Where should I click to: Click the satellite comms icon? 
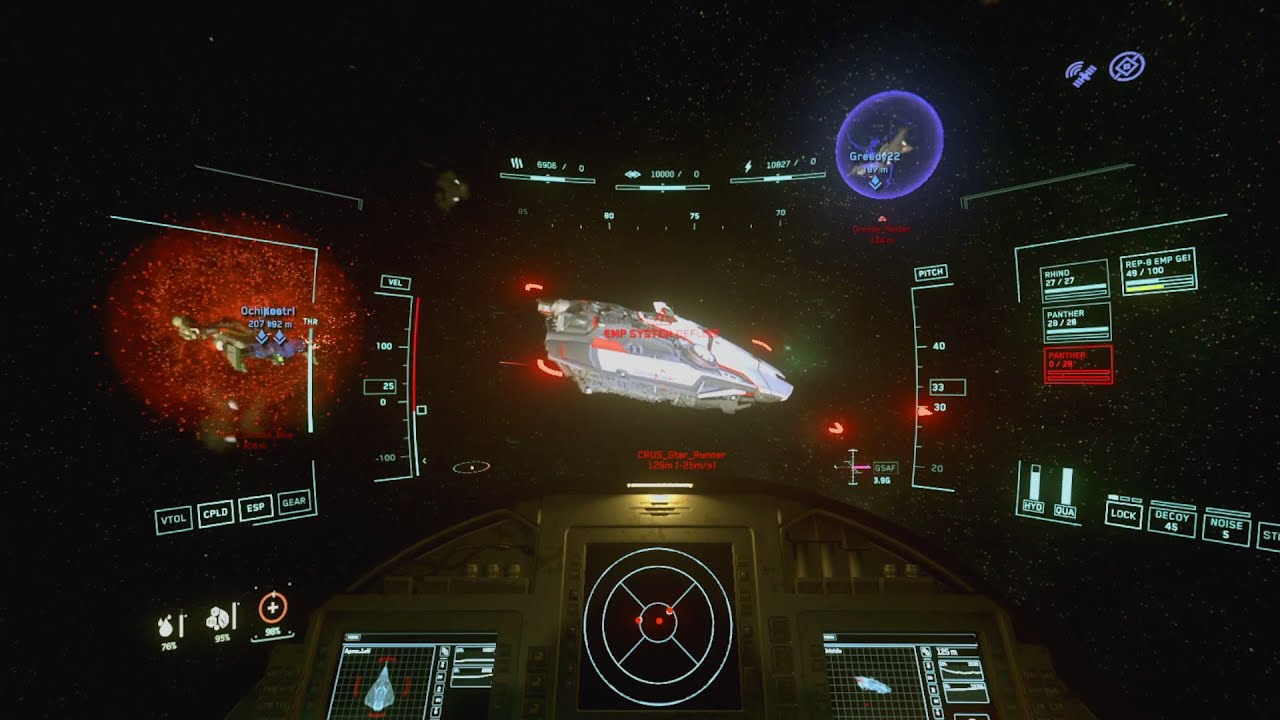pyautogui.click(x=1081, y=73)
